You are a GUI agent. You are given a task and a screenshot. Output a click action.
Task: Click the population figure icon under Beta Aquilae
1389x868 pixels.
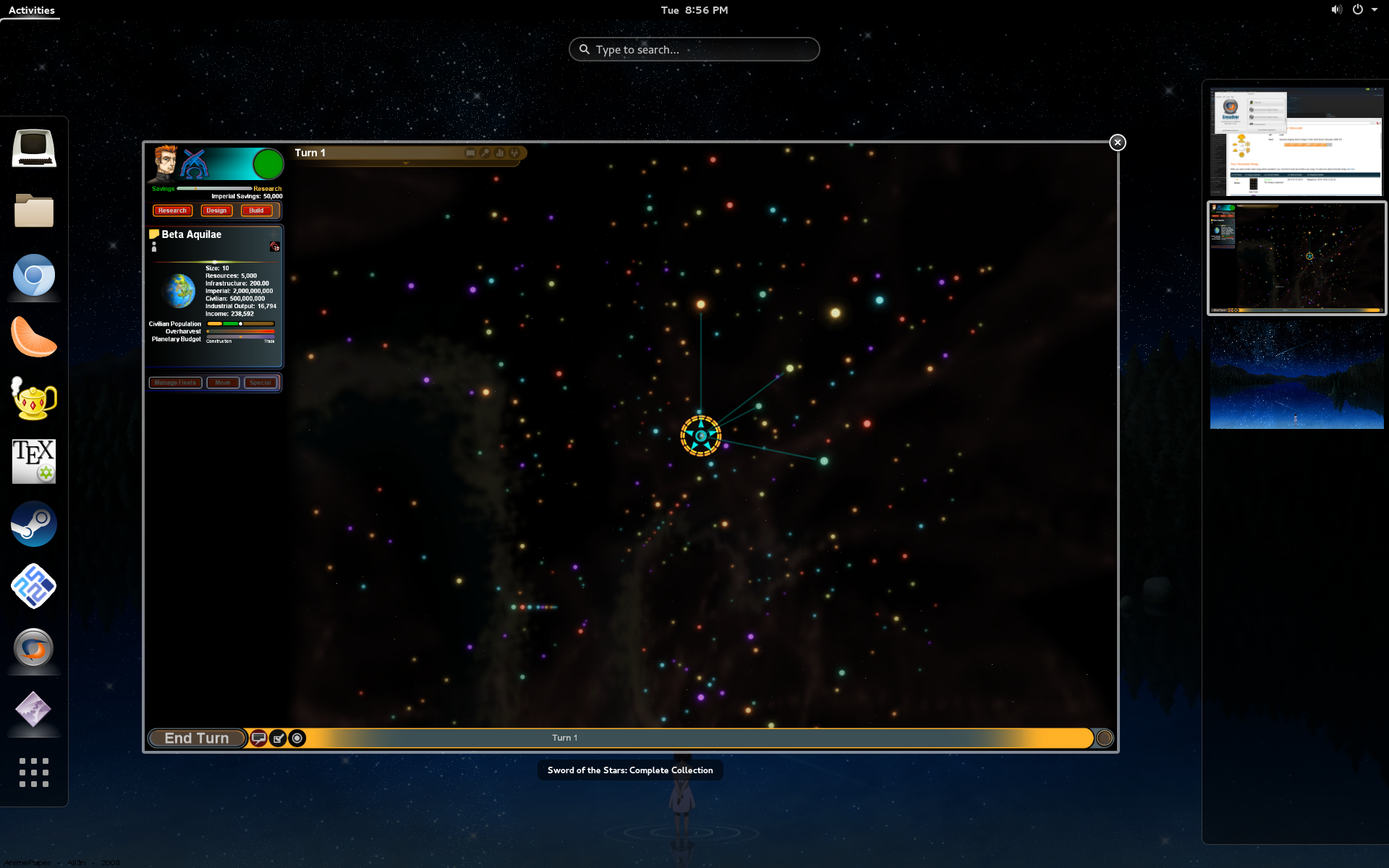(x=154, y=248)
